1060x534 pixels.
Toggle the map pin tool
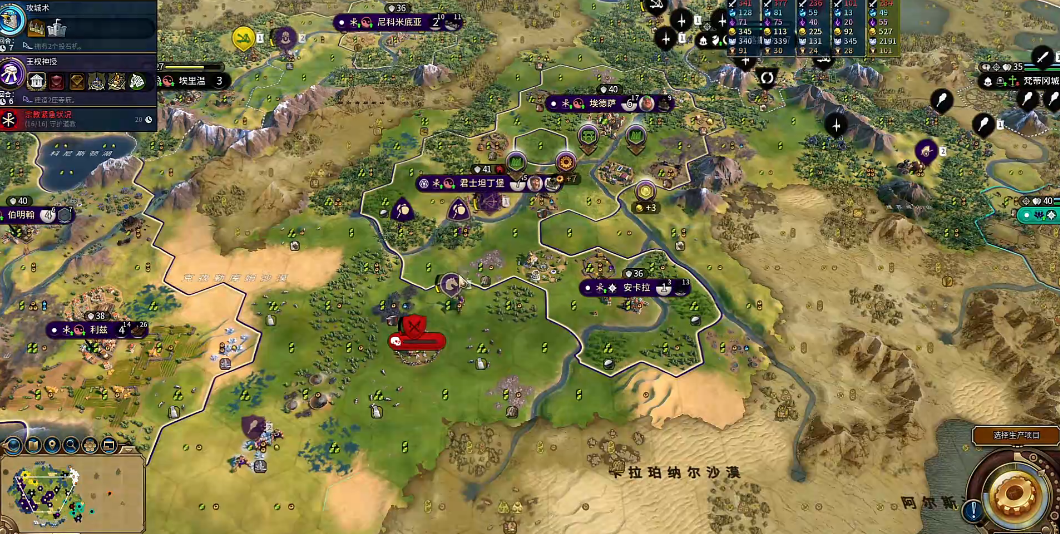pos(53,445)
